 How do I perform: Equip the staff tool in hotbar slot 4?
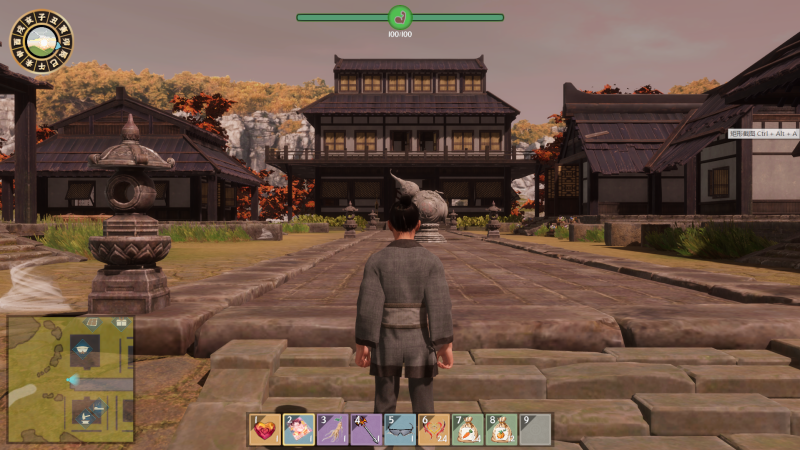tap(366, 430)
